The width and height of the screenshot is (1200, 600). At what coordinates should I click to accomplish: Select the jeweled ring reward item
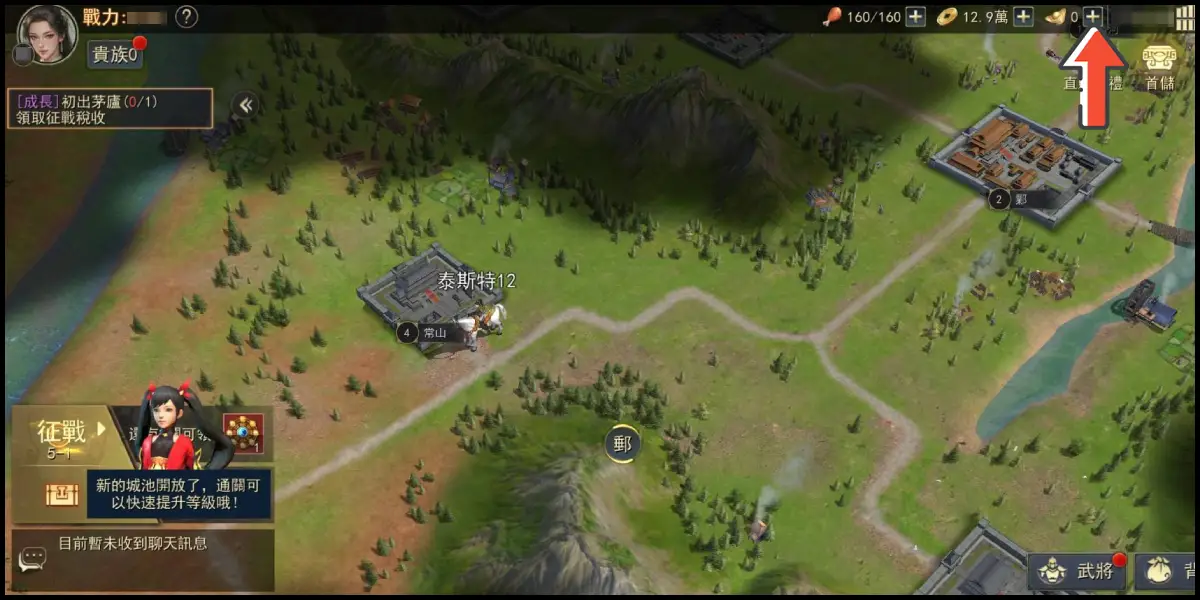coord(243,433)
